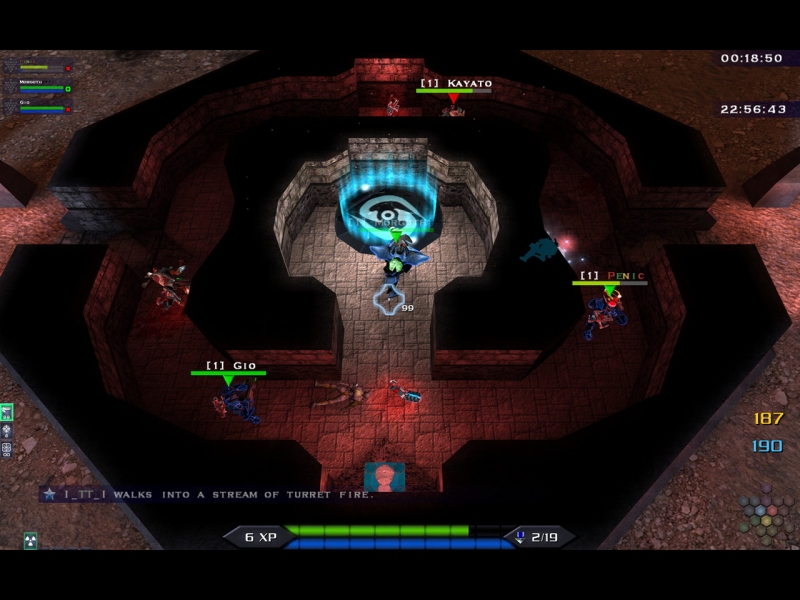
Task: Select the highlighted green weapon slot
Action: [x=6, y=412]
